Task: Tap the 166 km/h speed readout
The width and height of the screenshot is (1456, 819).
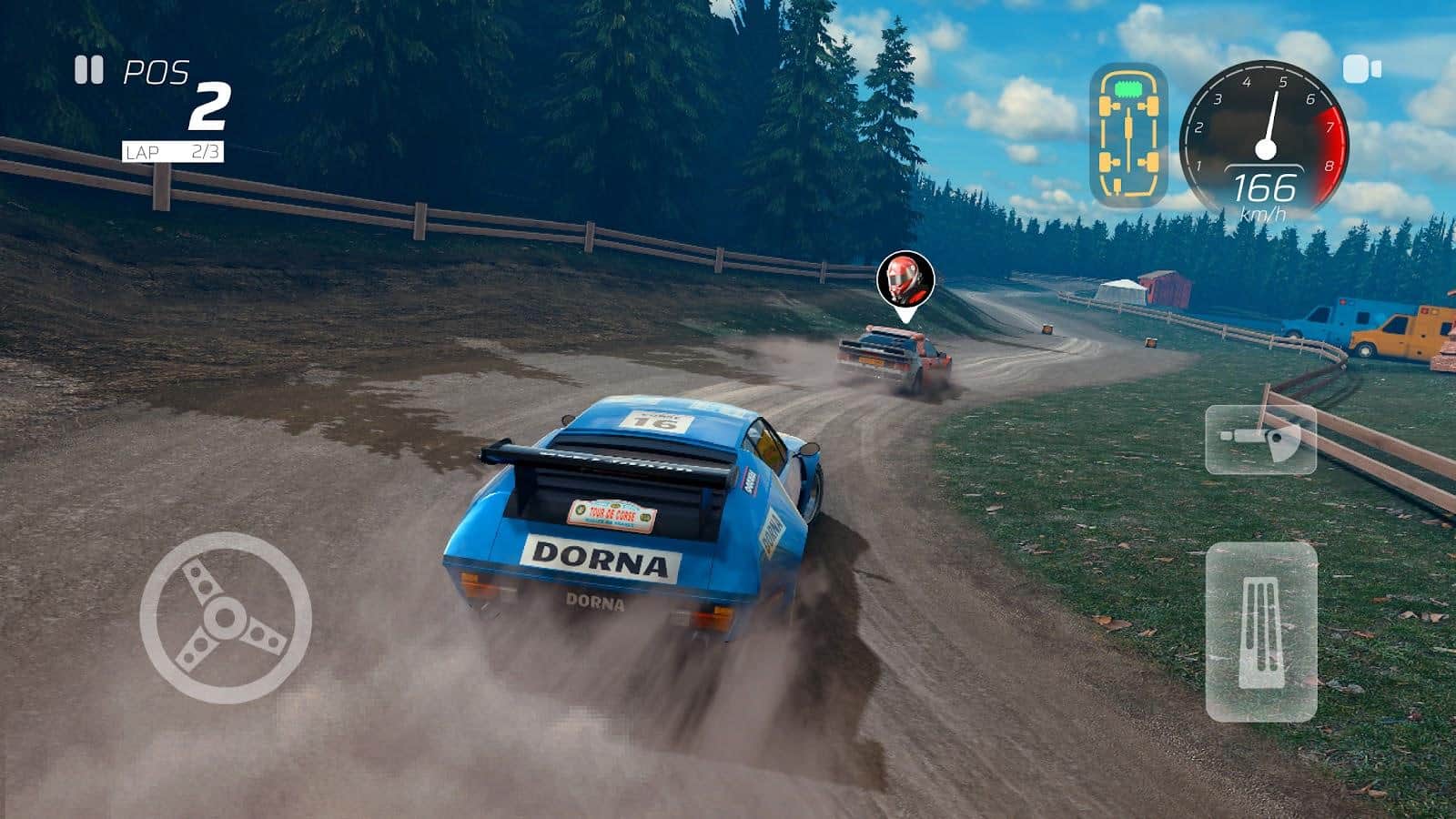Action: 1265,193
